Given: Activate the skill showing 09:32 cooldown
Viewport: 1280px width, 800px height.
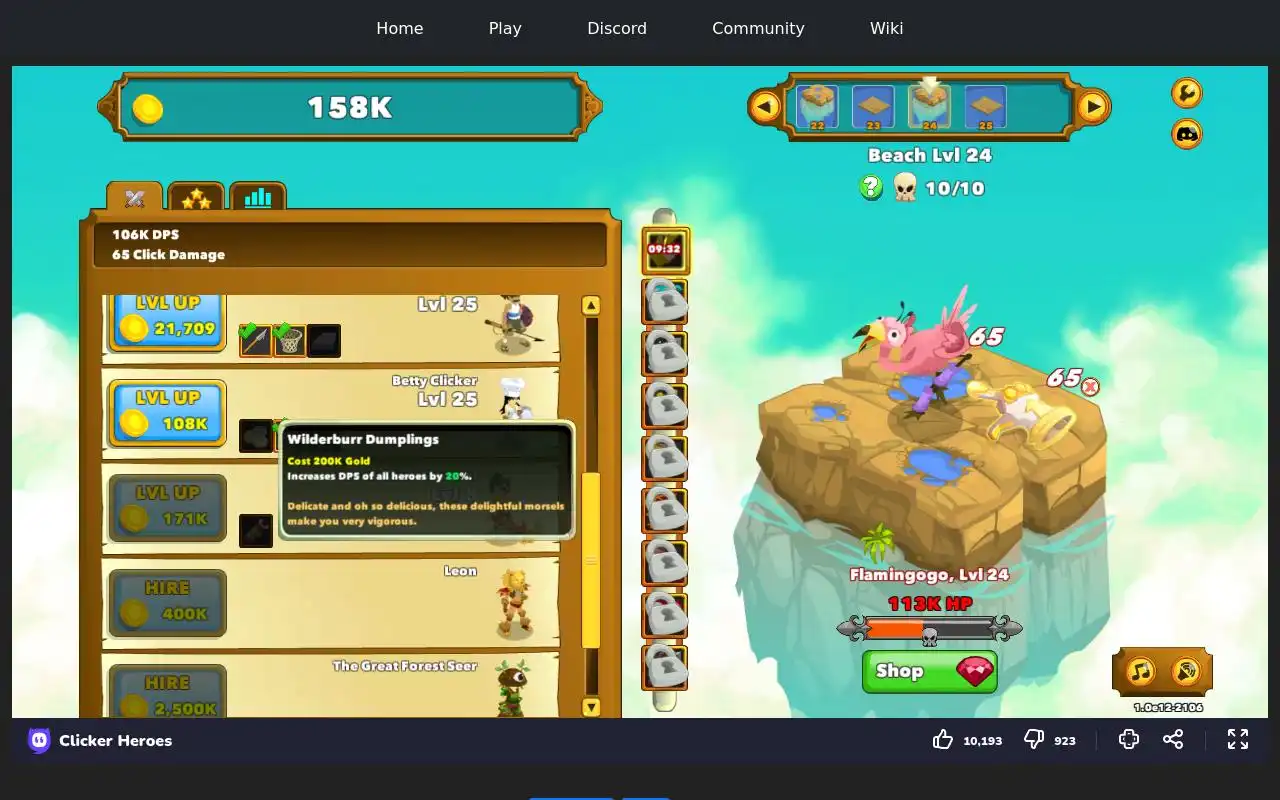Looking at the screenshot, I should pyautogui.click(x=665, y=250).
